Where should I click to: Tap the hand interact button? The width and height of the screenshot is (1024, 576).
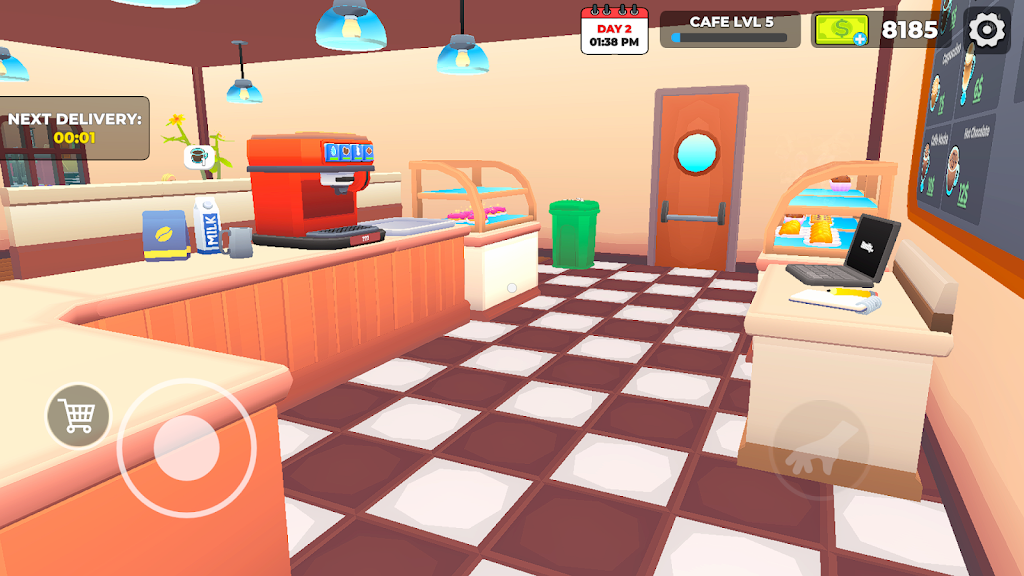(820, 450)
